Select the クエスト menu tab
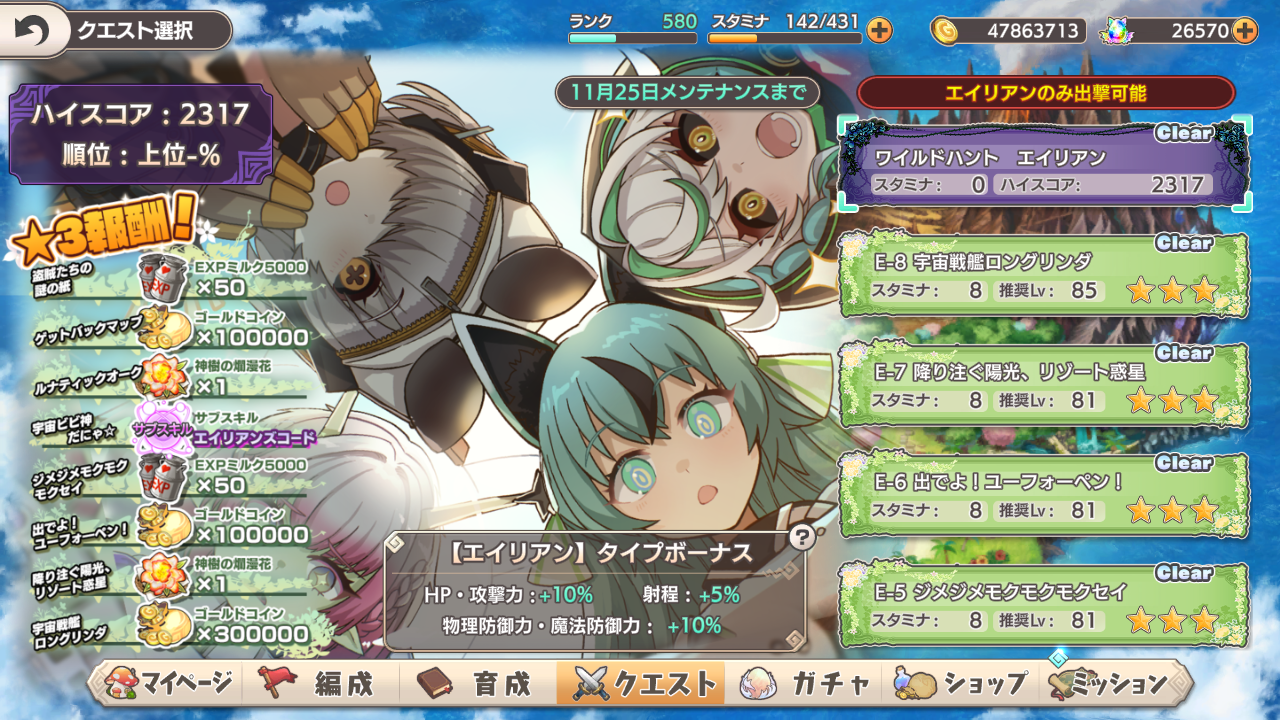1280x720 pixels. click(642, 684)
